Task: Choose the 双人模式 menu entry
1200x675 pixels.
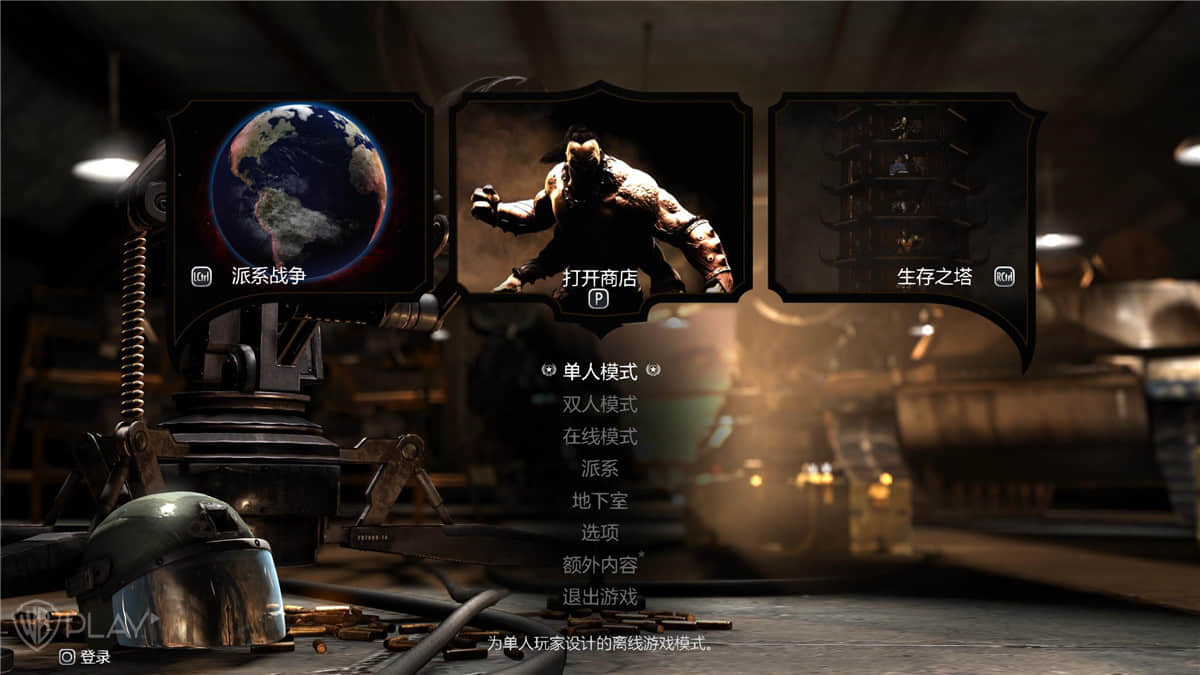Action: click(600, 405)
